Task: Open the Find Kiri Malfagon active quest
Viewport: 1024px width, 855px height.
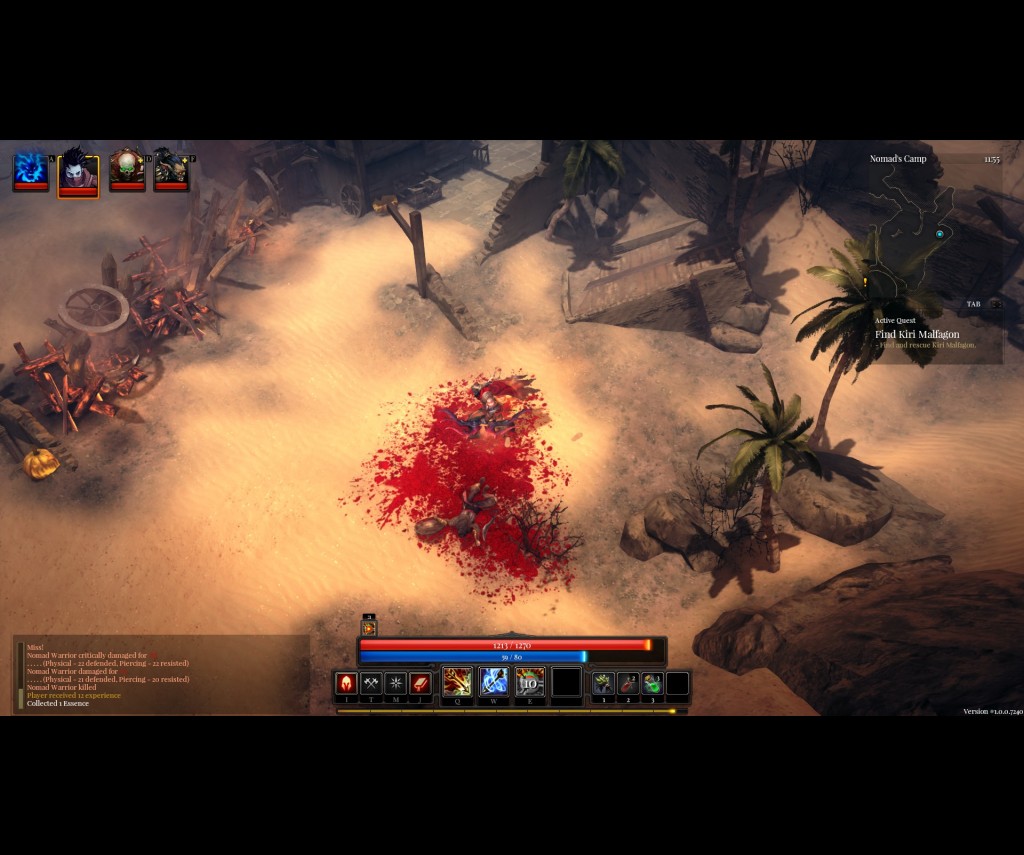Action: pyautogui.click(x=917, y=334)
